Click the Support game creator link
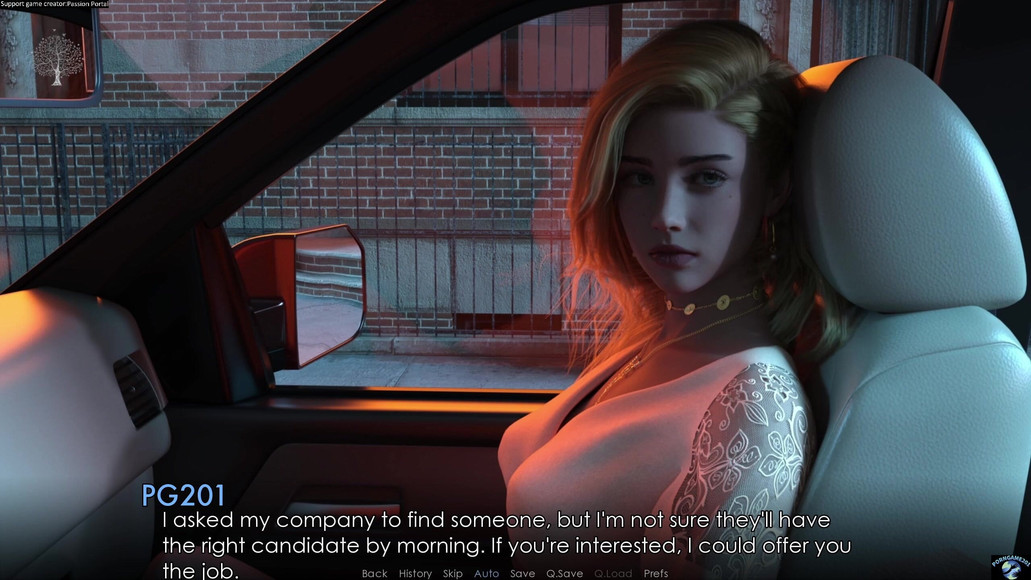1031x580 pixels. [x=56, y=5]
